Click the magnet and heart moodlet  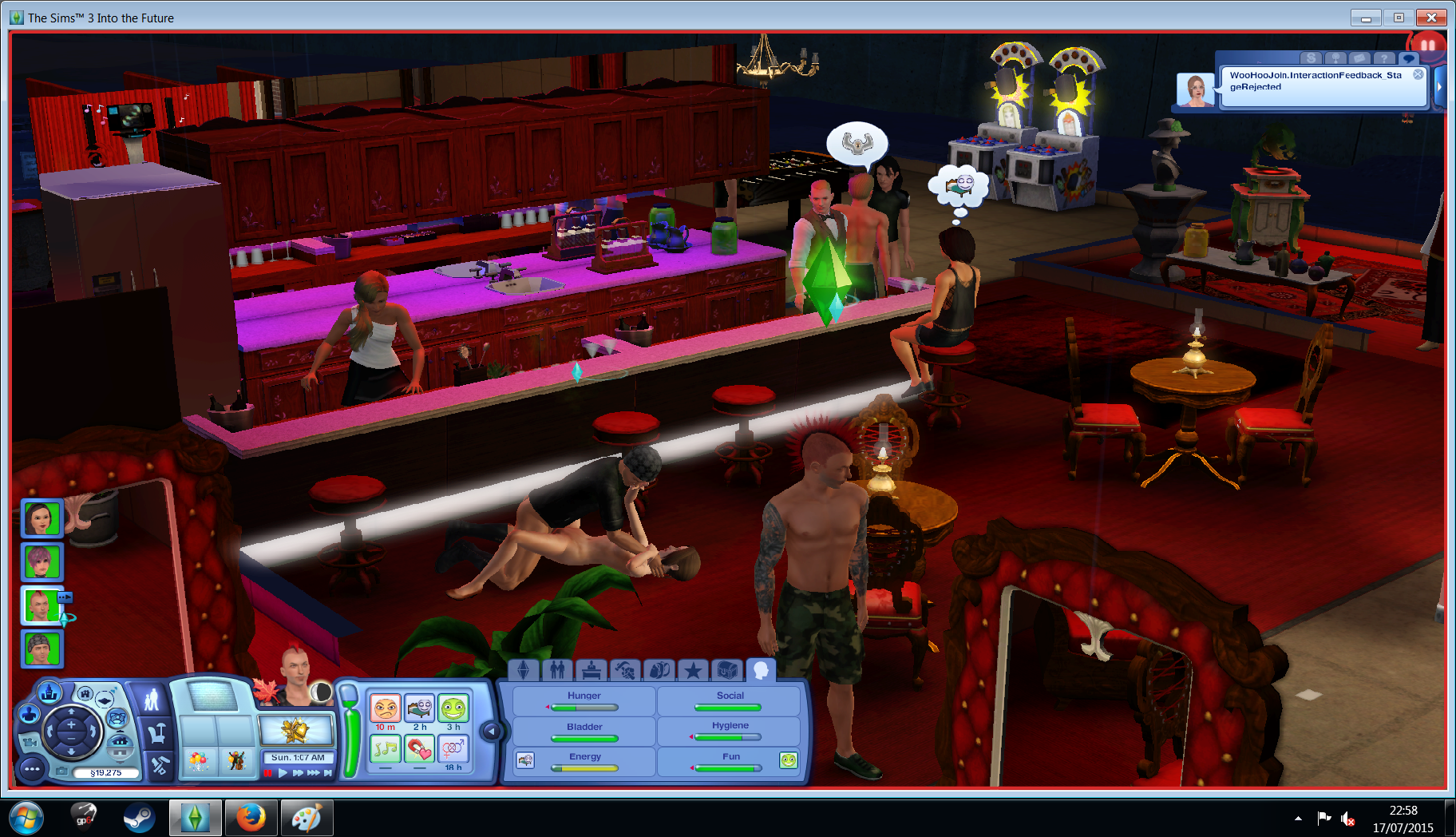[x=419, y=749]
